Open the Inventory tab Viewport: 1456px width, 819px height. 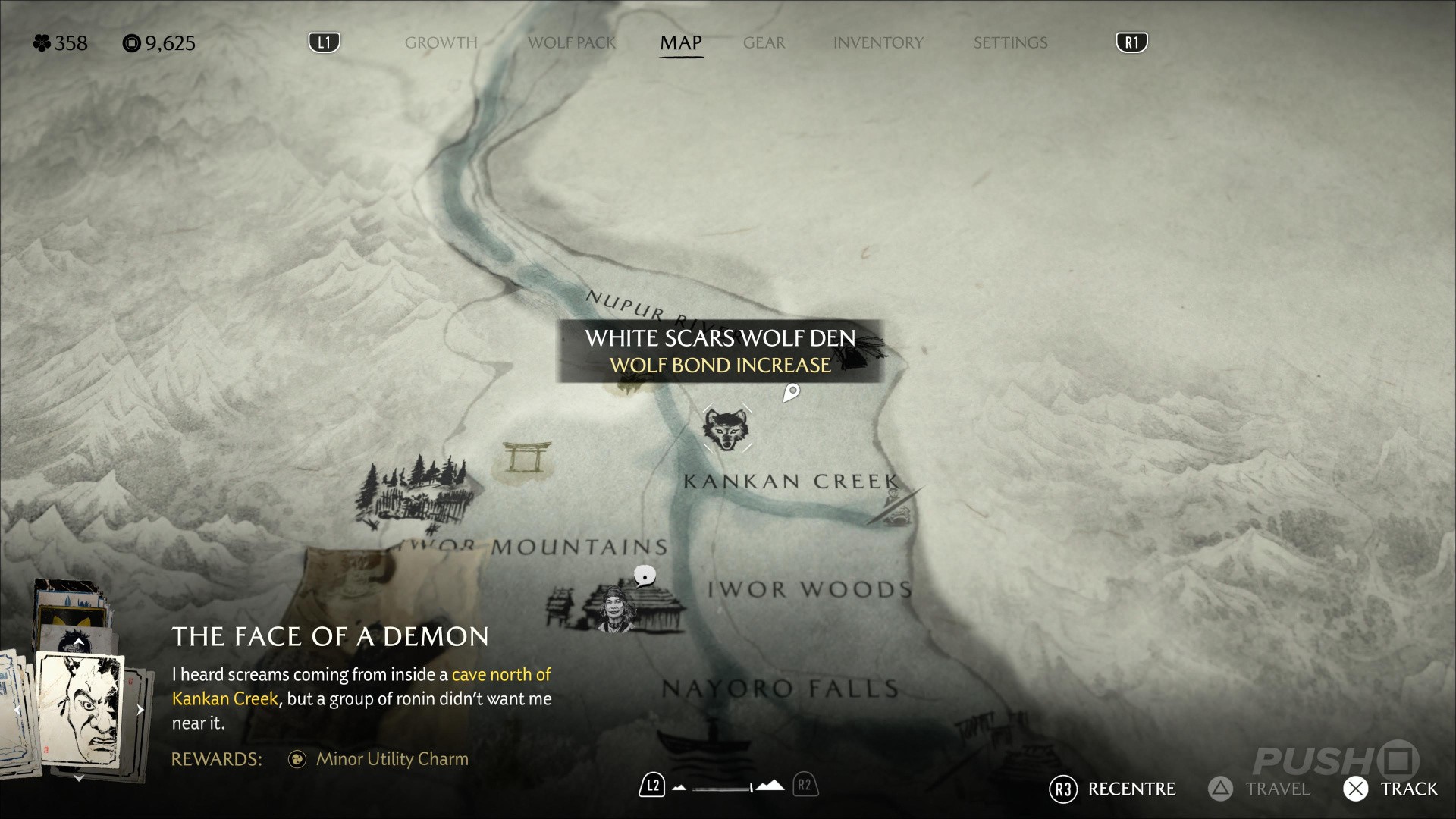[878, 42]
